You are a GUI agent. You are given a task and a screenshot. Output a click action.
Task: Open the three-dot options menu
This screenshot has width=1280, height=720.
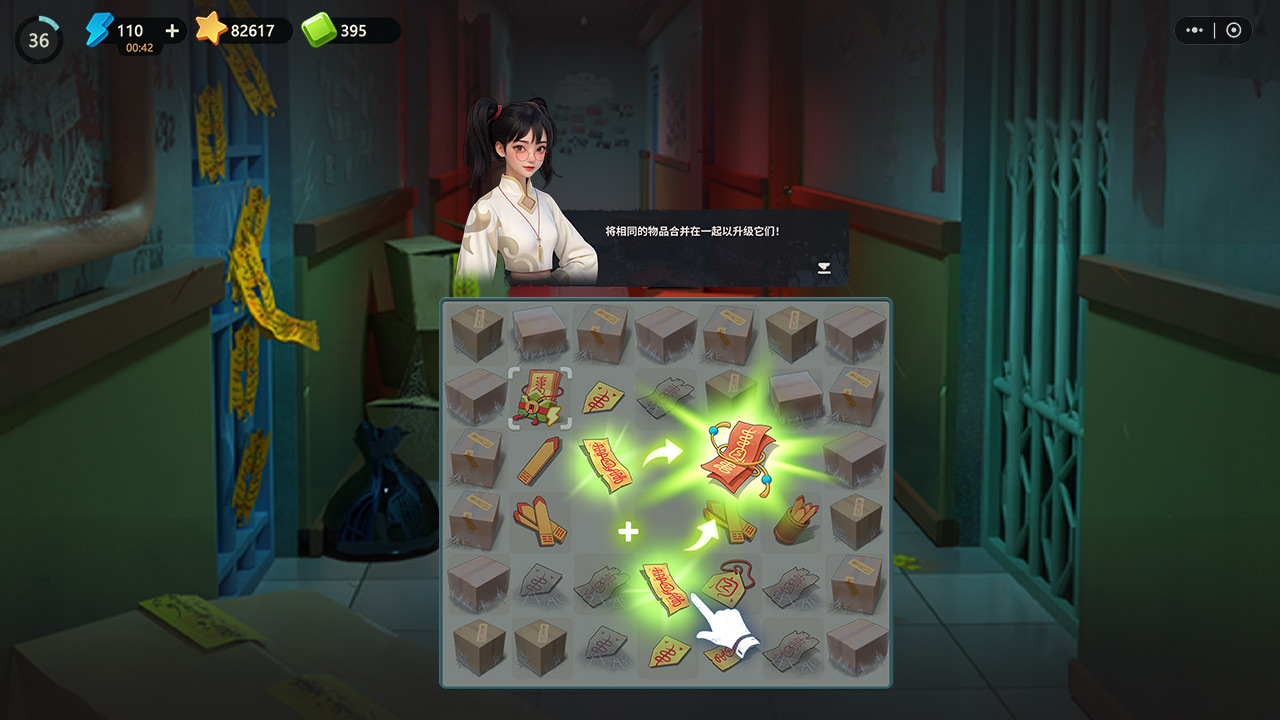coord(1195,30)
